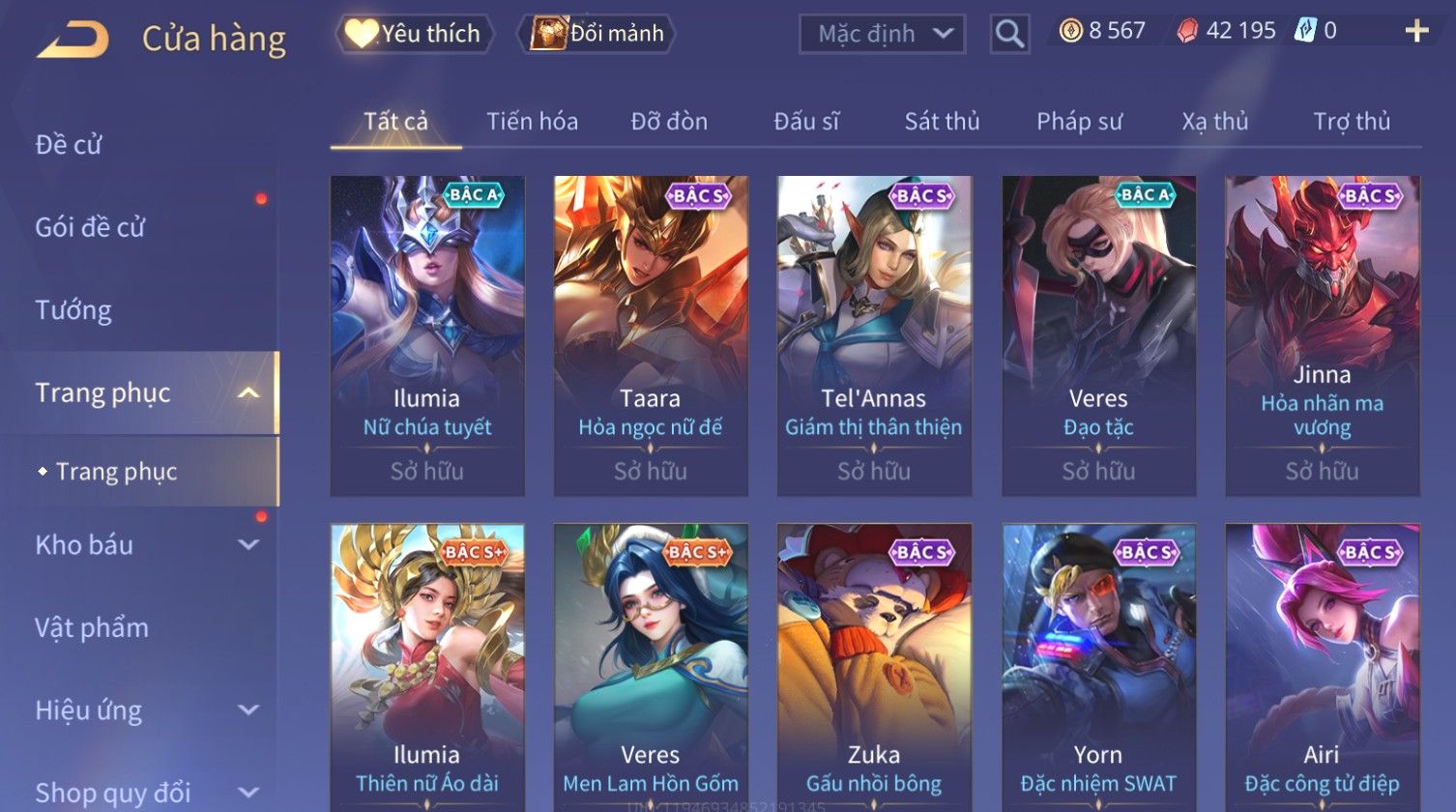The height and width of the screenshot is (812, 1456).
Task: Open the Trợ thủ tab
Action: click(1351, 122)
